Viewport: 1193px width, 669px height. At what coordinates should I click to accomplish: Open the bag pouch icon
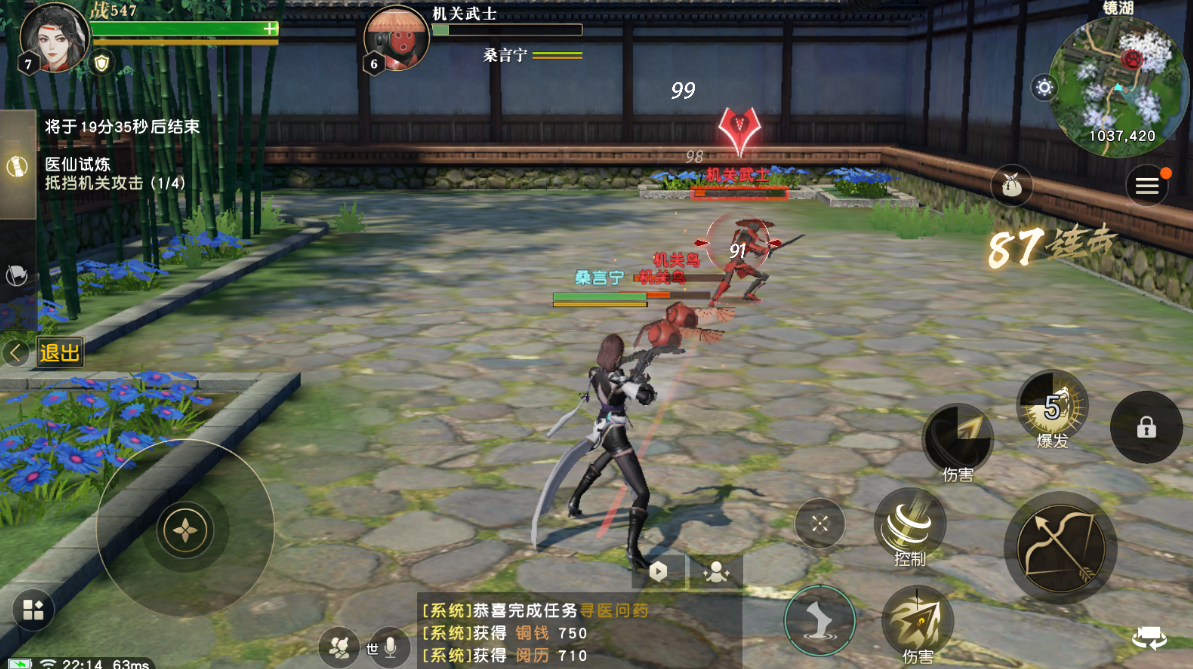(1012, 187)
